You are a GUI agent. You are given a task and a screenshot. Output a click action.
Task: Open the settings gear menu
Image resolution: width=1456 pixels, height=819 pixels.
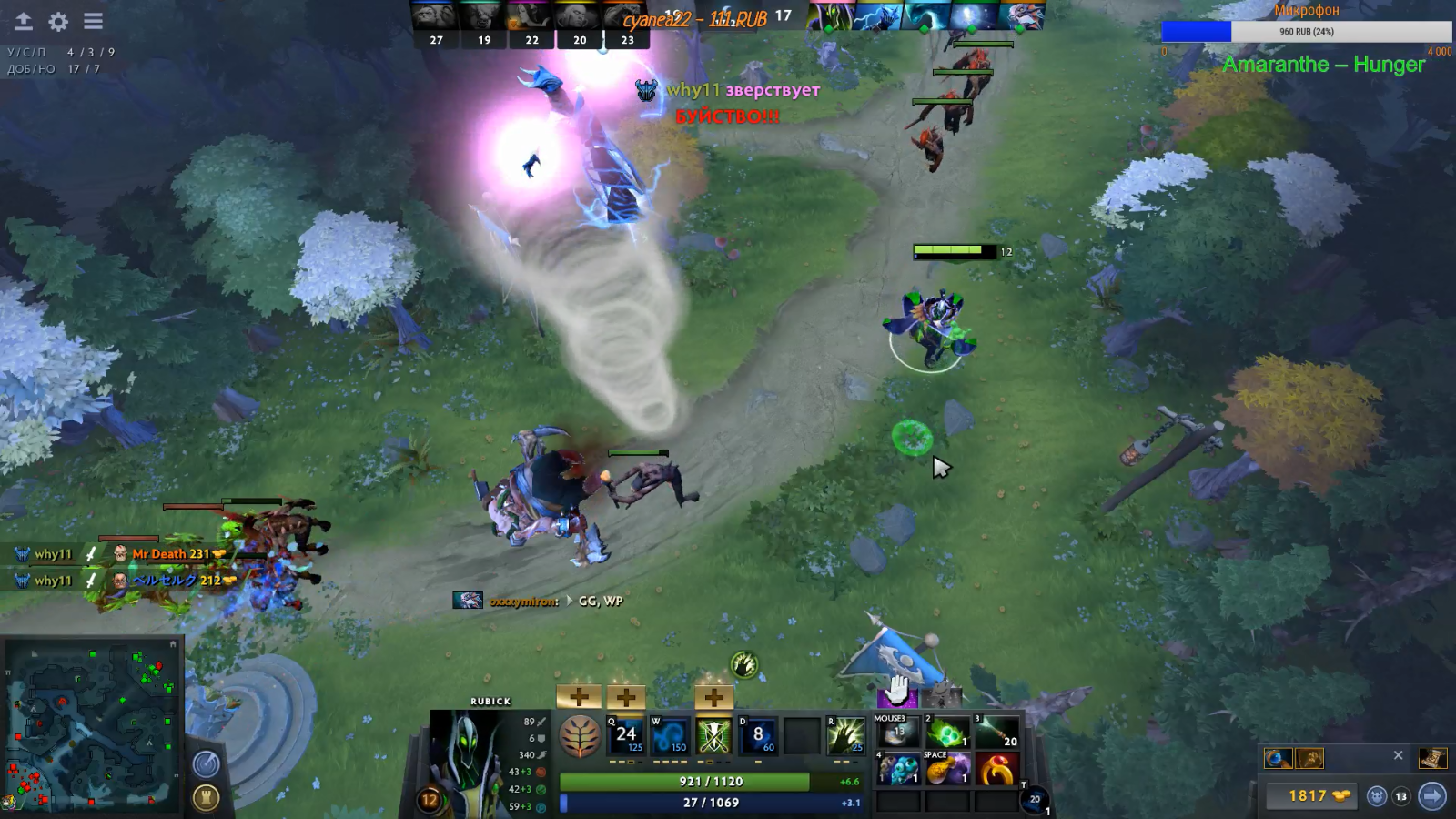58,21
